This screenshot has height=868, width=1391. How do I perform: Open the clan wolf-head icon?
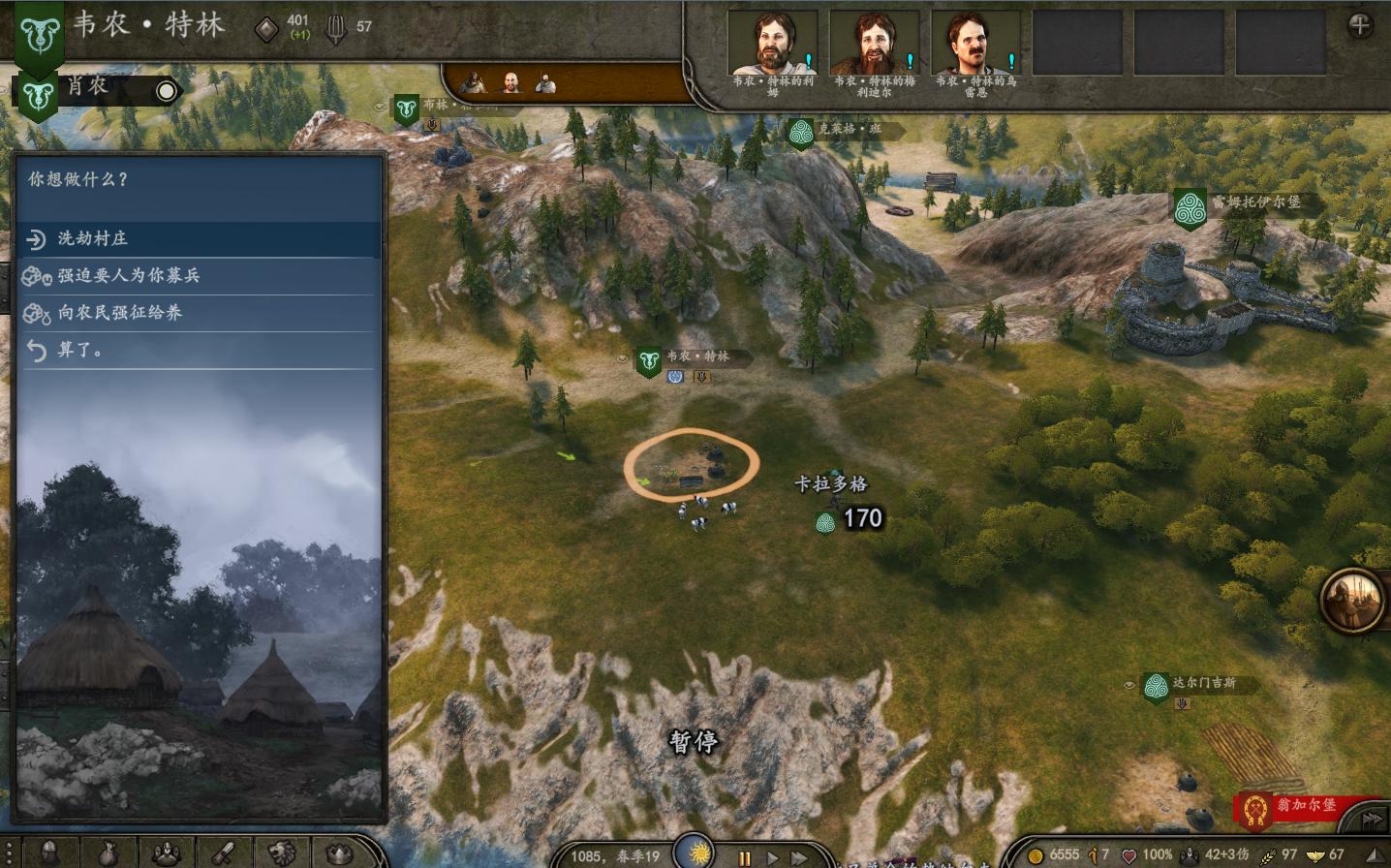[282, 852]
